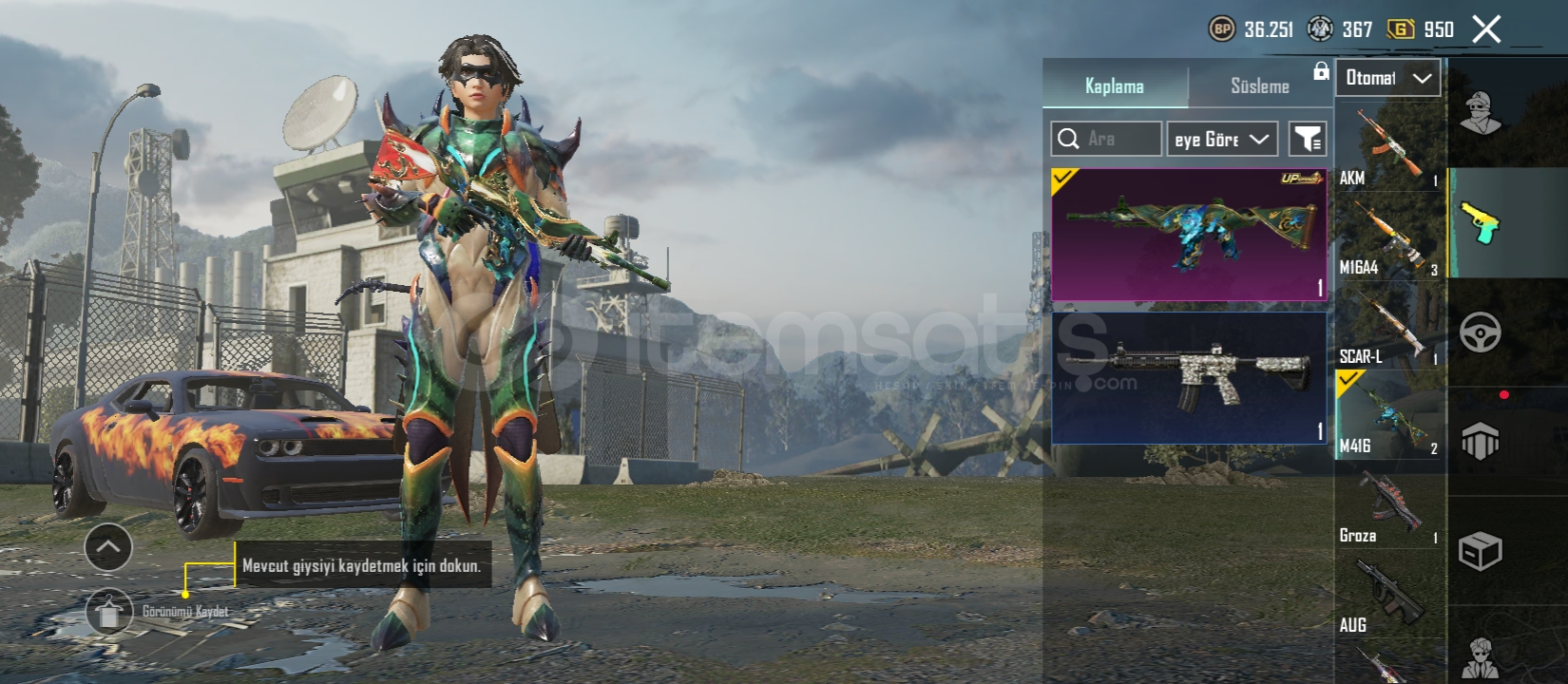Open the Otomat weapon type dropdown

[x=1387, y=78]
